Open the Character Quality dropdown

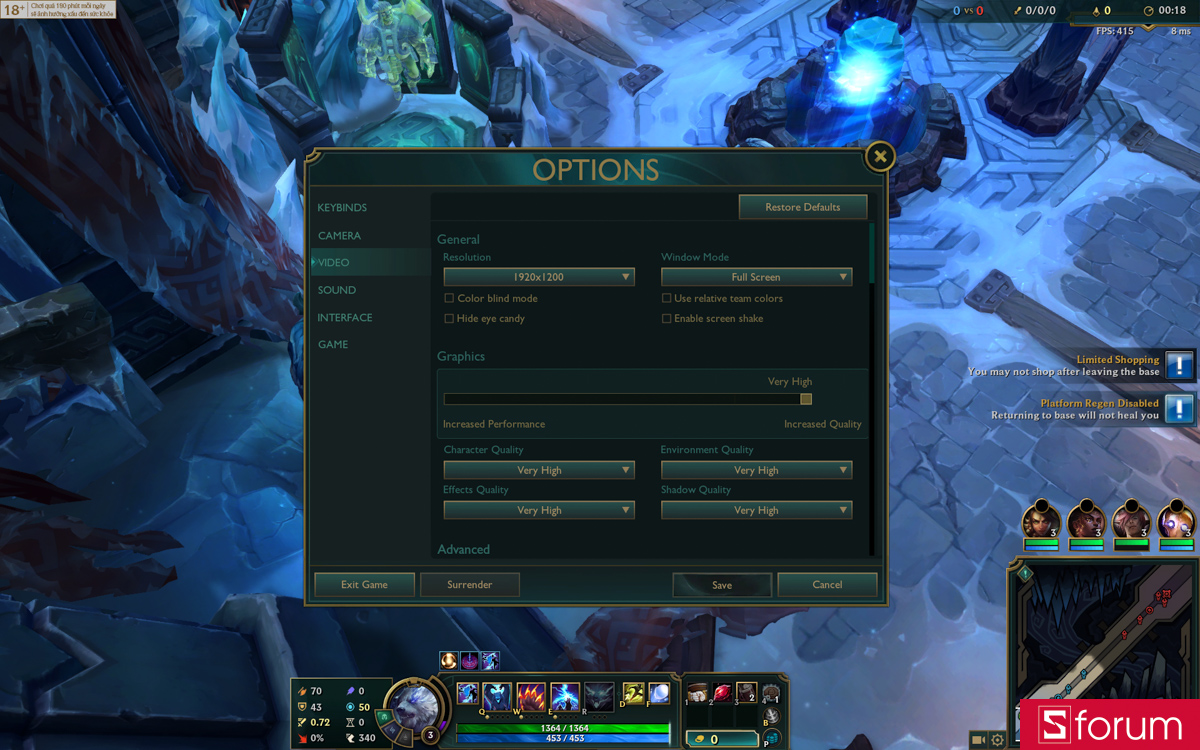pos(539,470)
